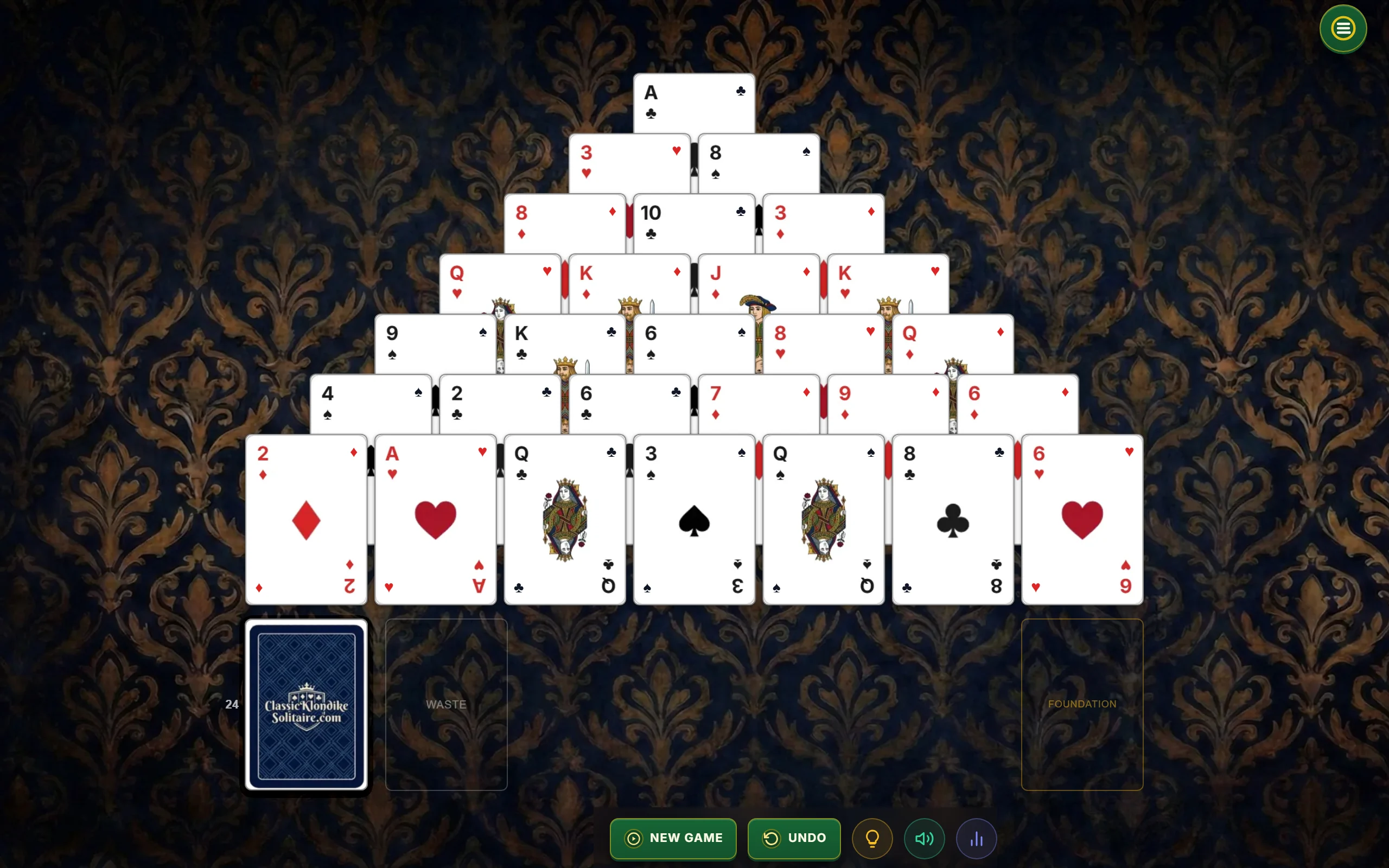Request a hint with the lightbulb icon
The image size is (1389, 868).
(872, 838)
